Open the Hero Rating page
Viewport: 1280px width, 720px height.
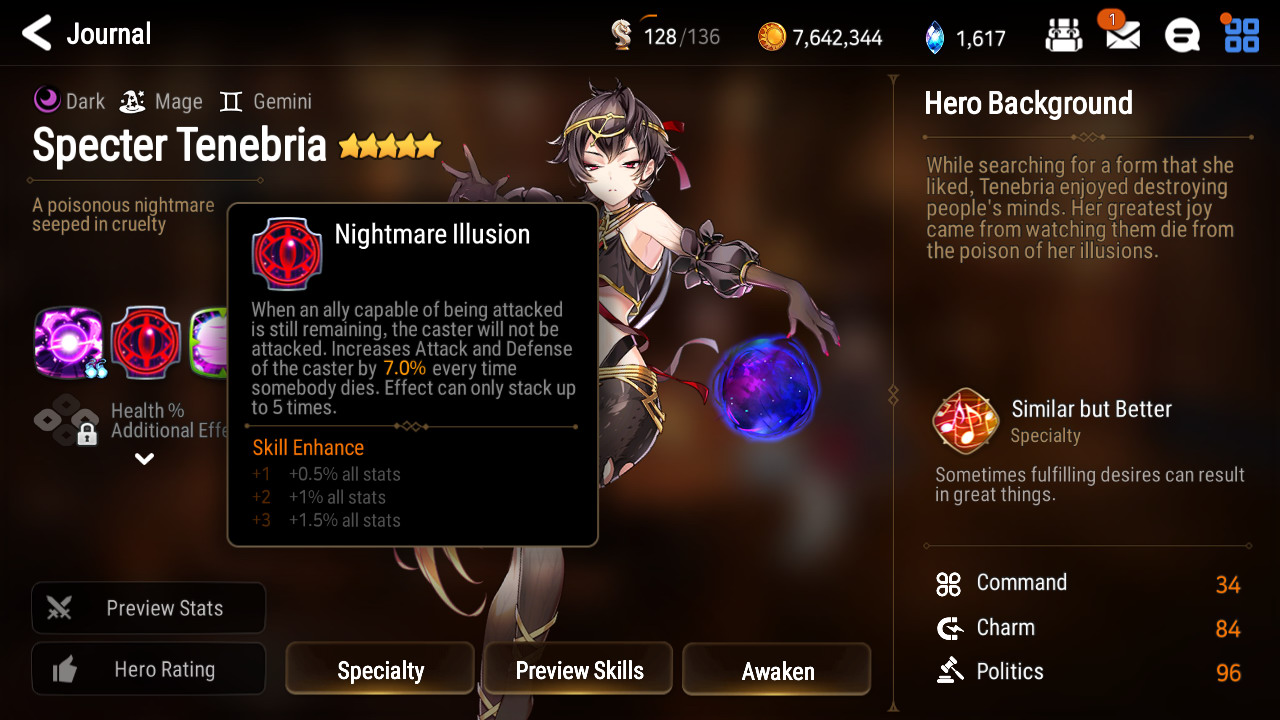pyautogui.click(x=148, y=670)
